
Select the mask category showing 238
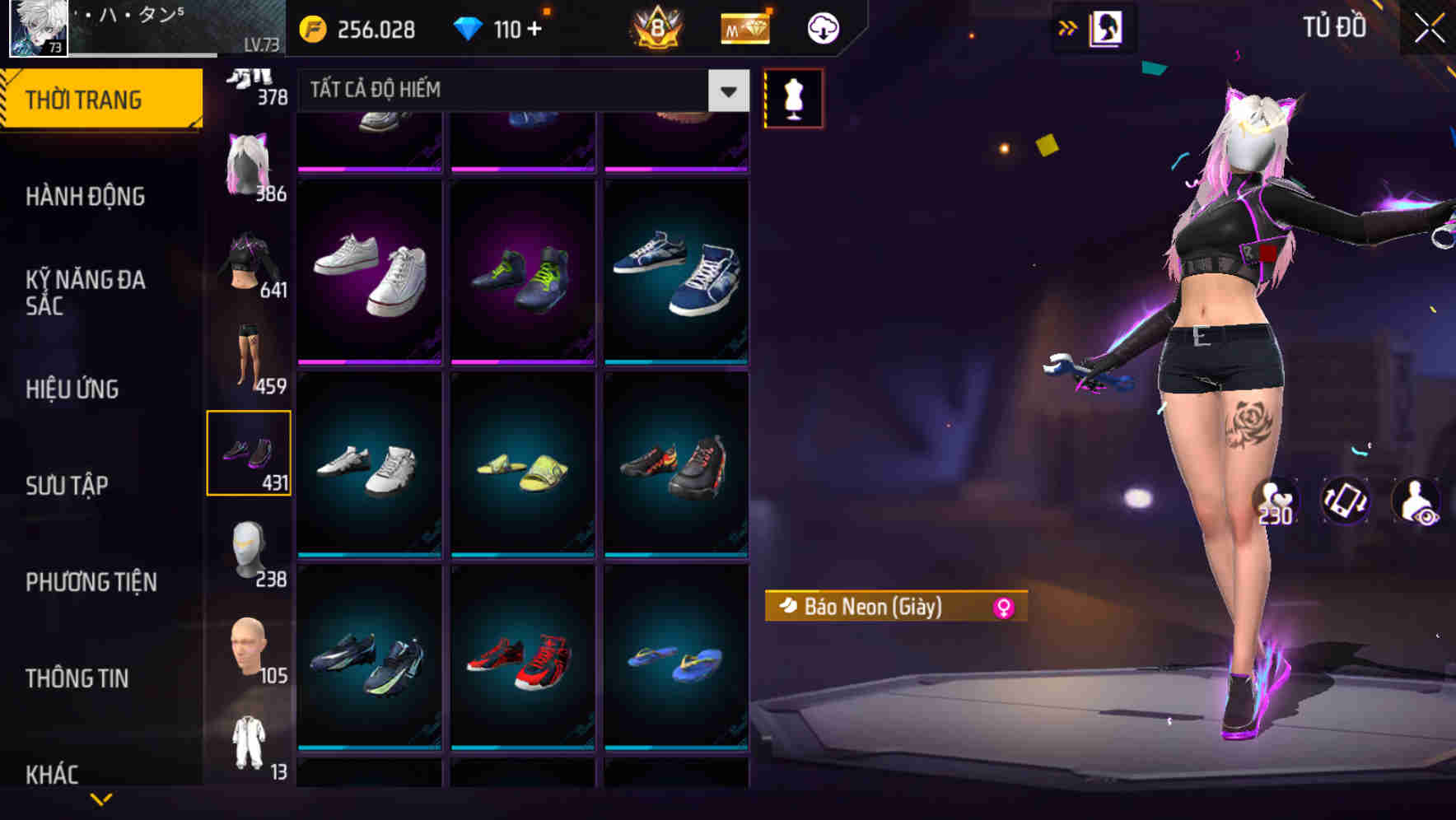point(249,550)
